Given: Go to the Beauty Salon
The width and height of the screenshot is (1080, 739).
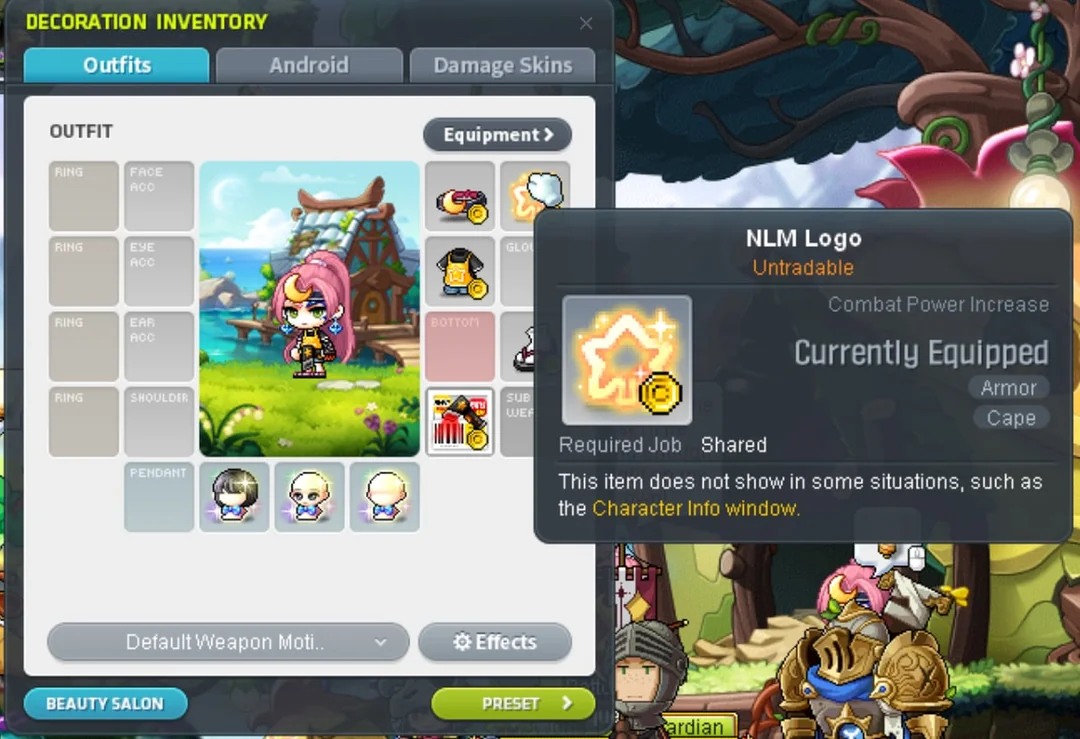Looking at the screenshot, I should [x=105, y=704].
